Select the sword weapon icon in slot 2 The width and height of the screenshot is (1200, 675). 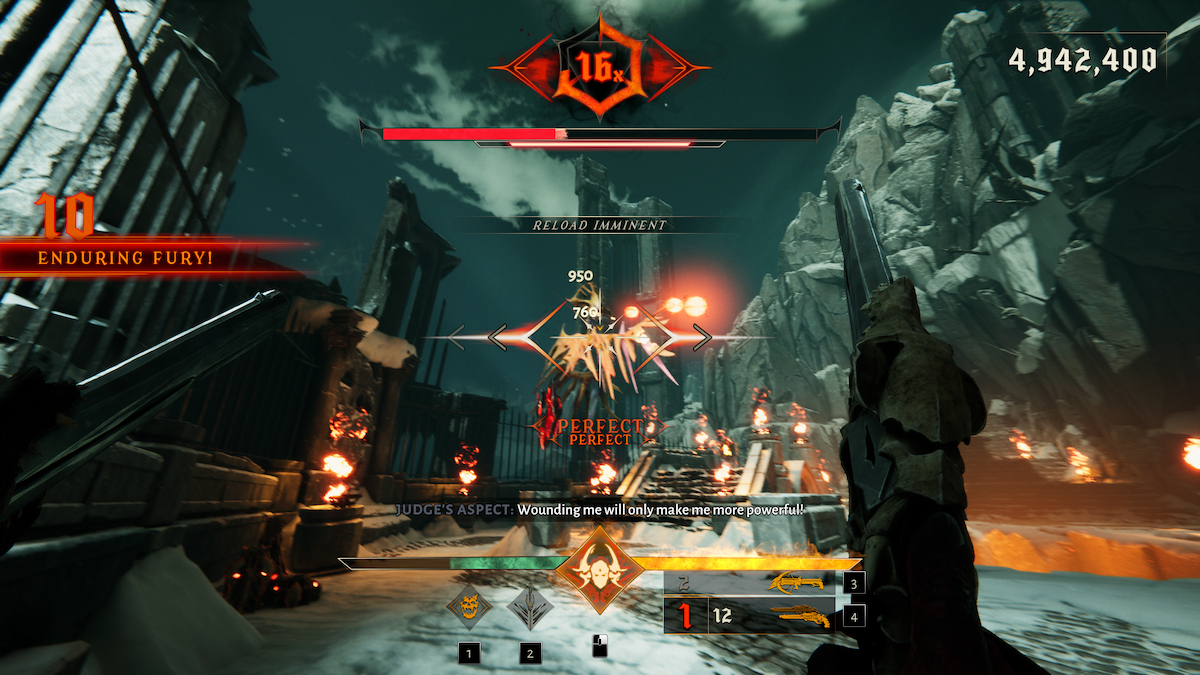coord(530,606)
